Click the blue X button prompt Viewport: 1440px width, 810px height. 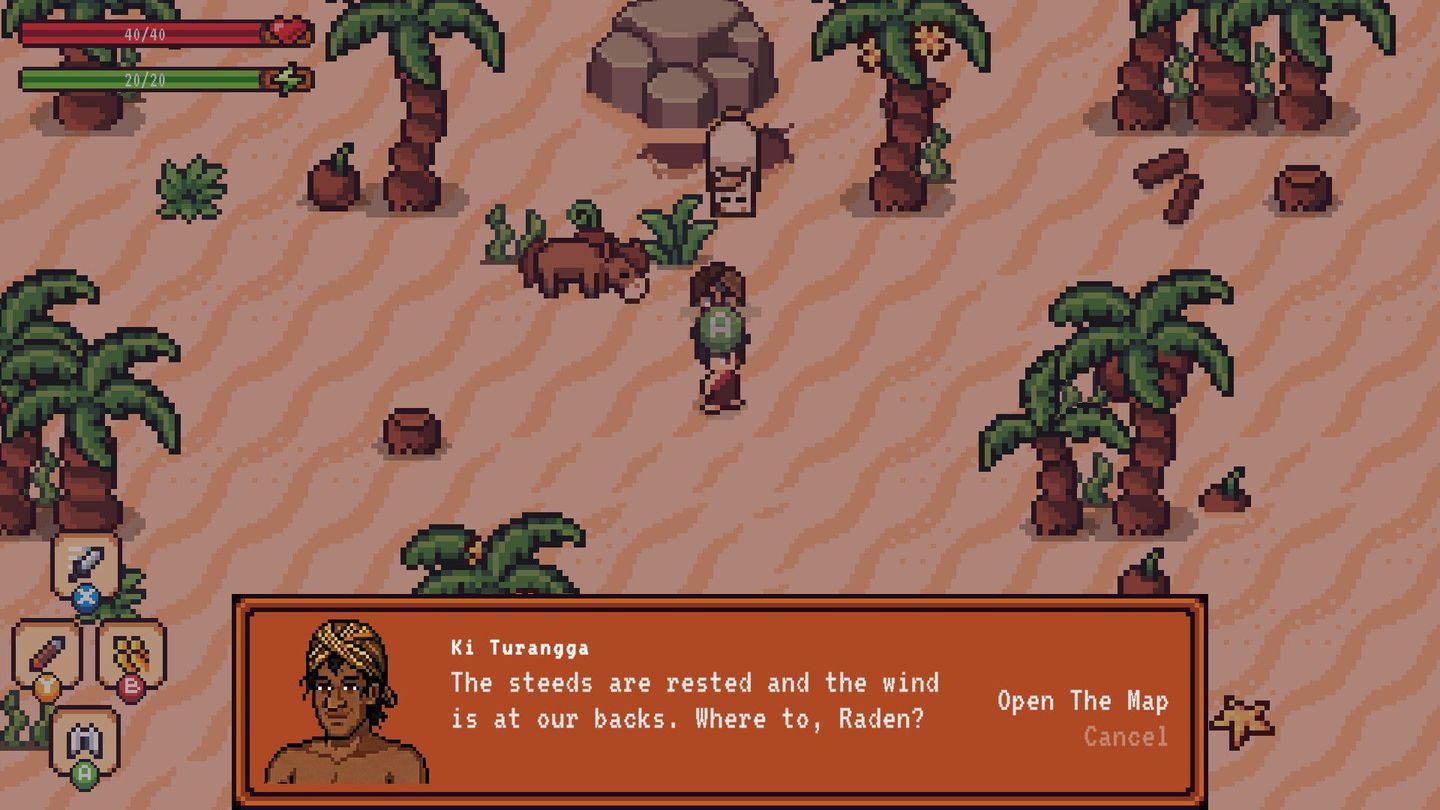(x=85, y=596)
